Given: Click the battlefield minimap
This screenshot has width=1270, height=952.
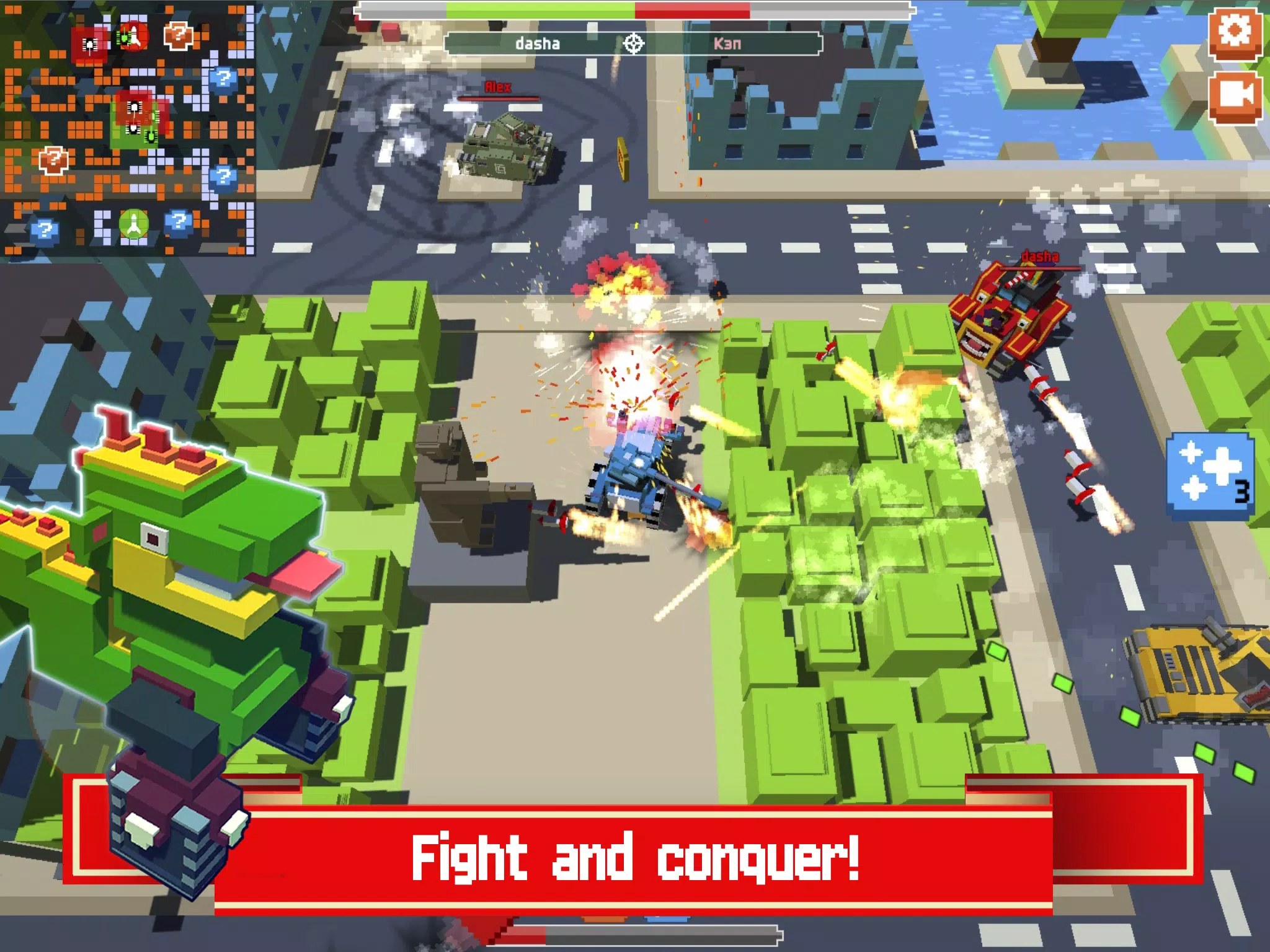Looking at the screenshot, I should pyautogui.click(x=128, y=128).
